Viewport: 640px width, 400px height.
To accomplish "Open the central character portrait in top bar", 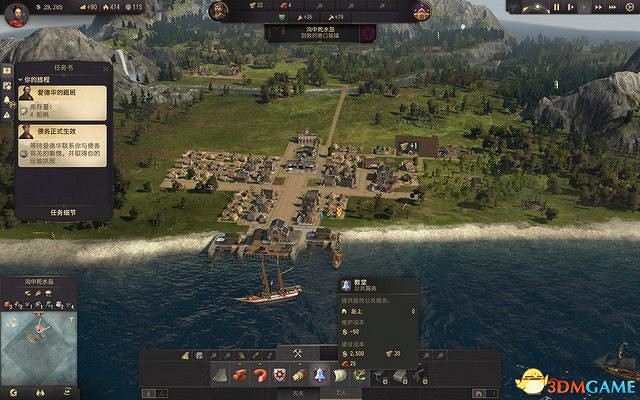I will pos(219,10).
